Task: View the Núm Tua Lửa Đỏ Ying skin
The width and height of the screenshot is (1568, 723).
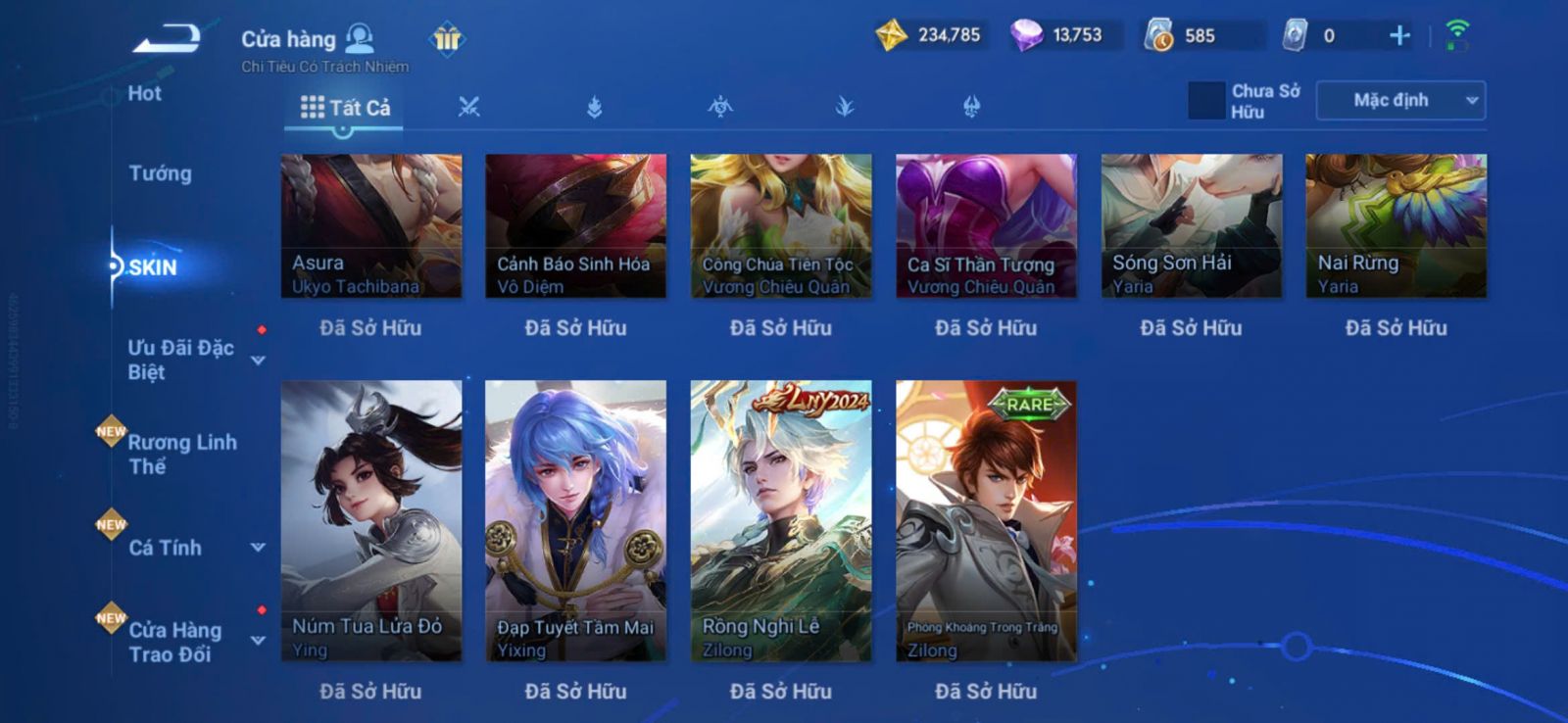Action: [x=370, y=520]
